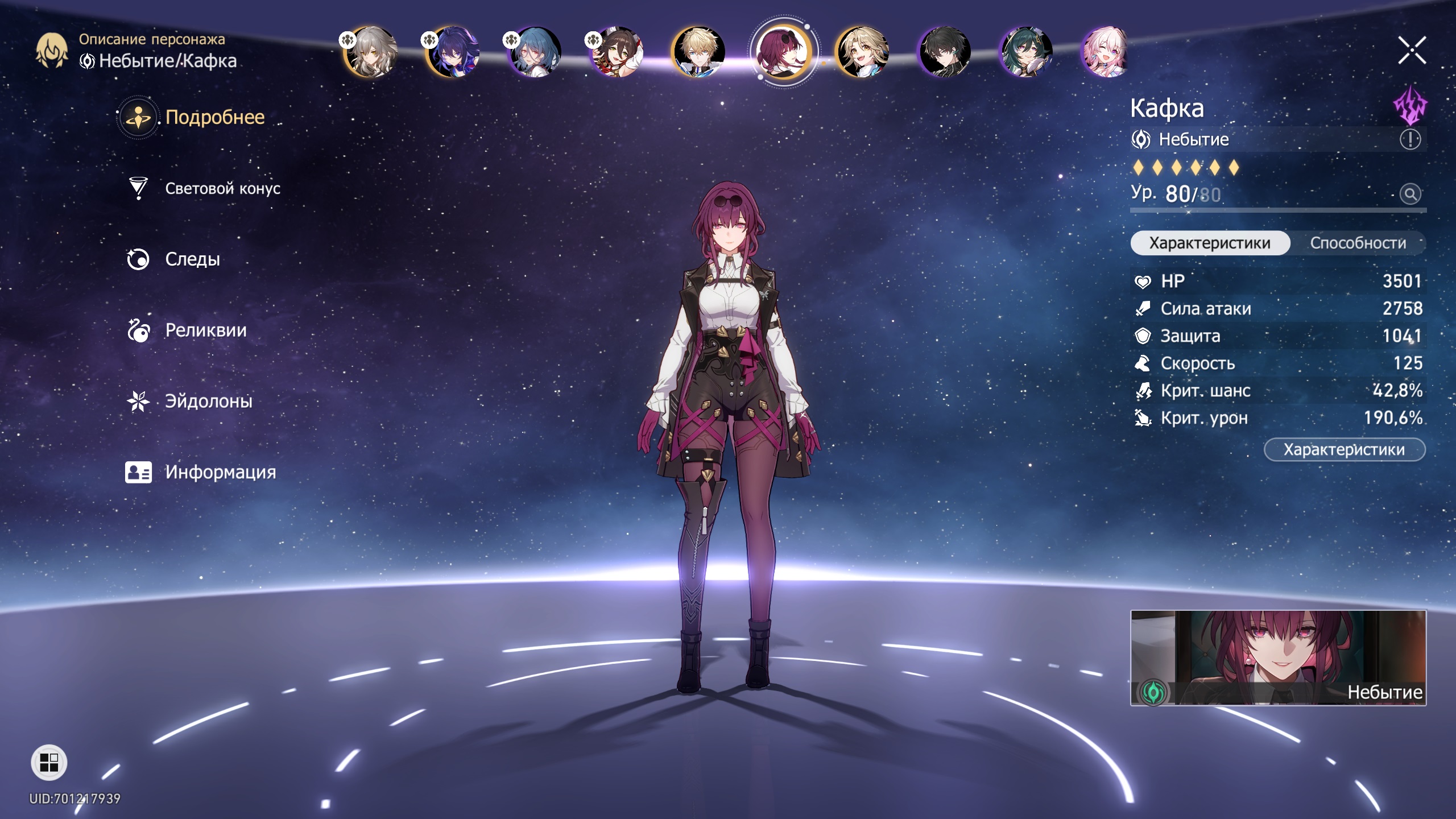This screenshot has height=819, width=1456.
Task: Select the Характеристики tab at top
Action: 1210,243
